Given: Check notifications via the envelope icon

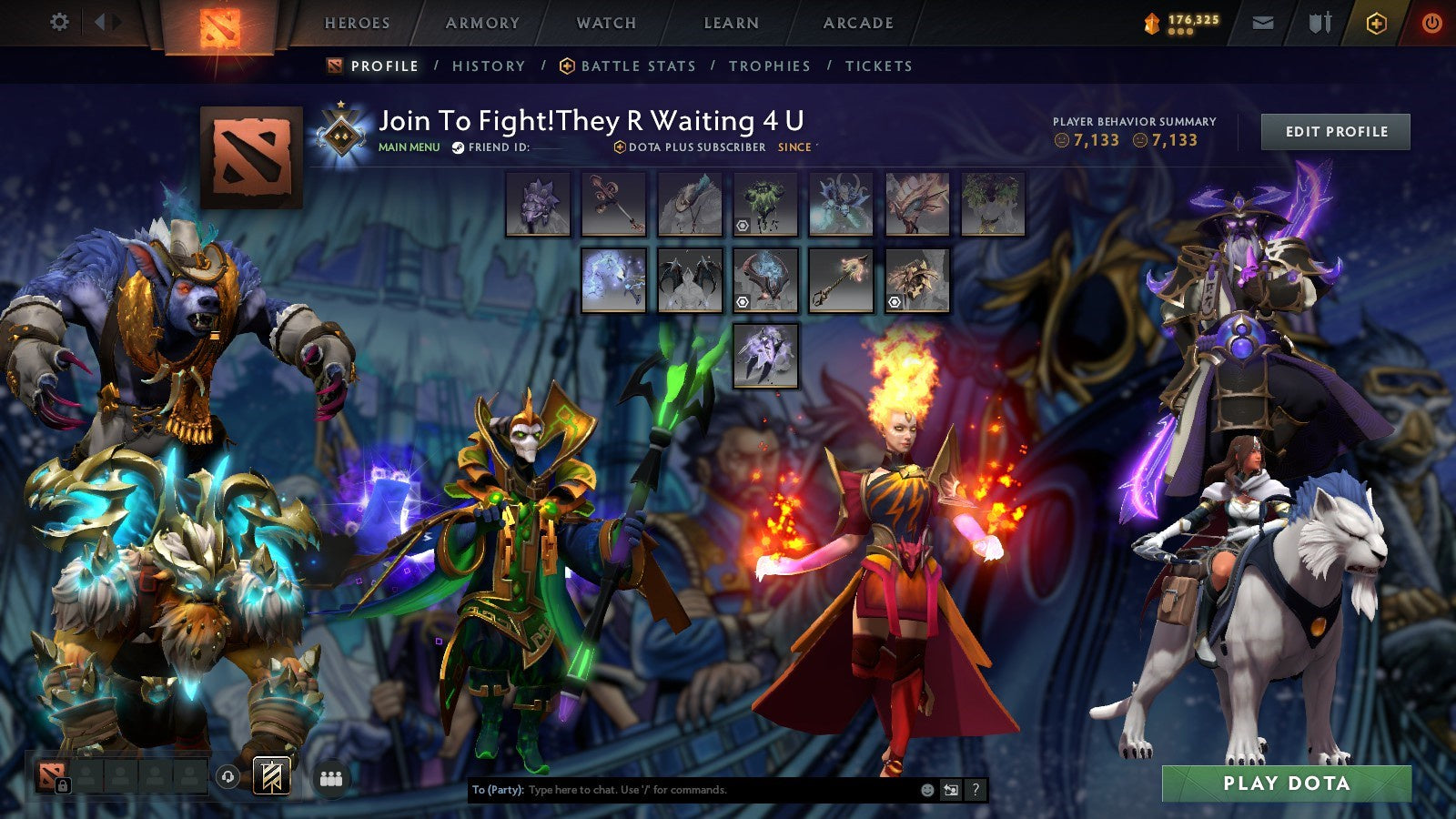Looking at the screenshot, I should click(x=1260, y=22).
